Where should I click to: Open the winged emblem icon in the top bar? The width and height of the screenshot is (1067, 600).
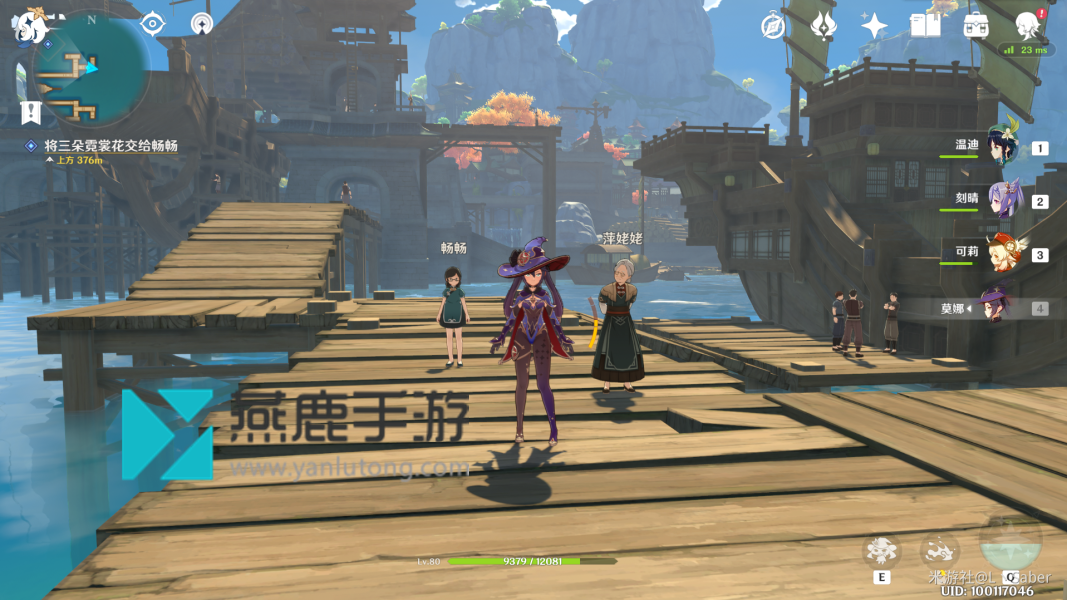pyautogui.click(x=823, y=26)
